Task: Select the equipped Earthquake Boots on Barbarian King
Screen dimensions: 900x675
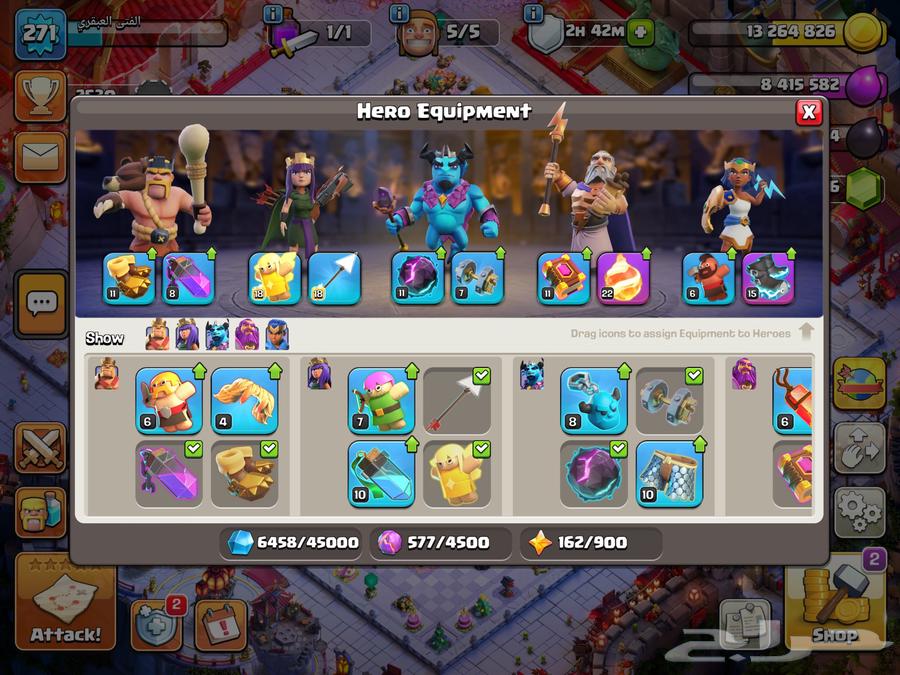Action: pos(130,278)
